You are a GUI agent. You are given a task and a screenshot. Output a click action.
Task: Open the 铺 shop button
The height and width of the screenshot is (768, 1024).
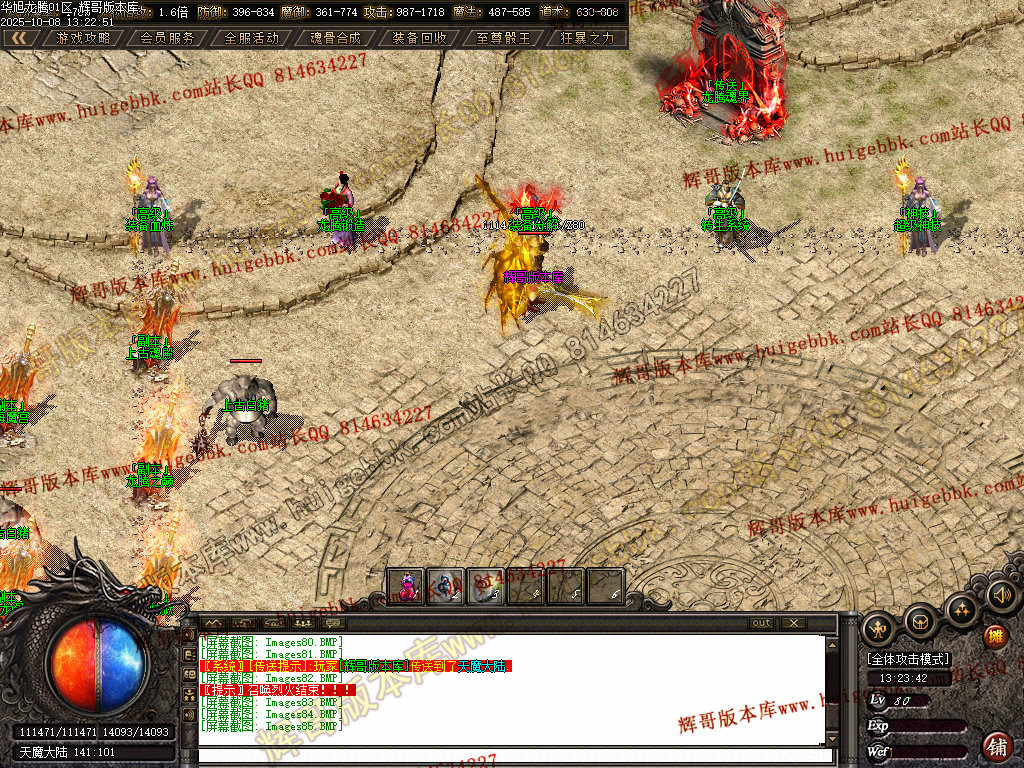click(997, 746)
